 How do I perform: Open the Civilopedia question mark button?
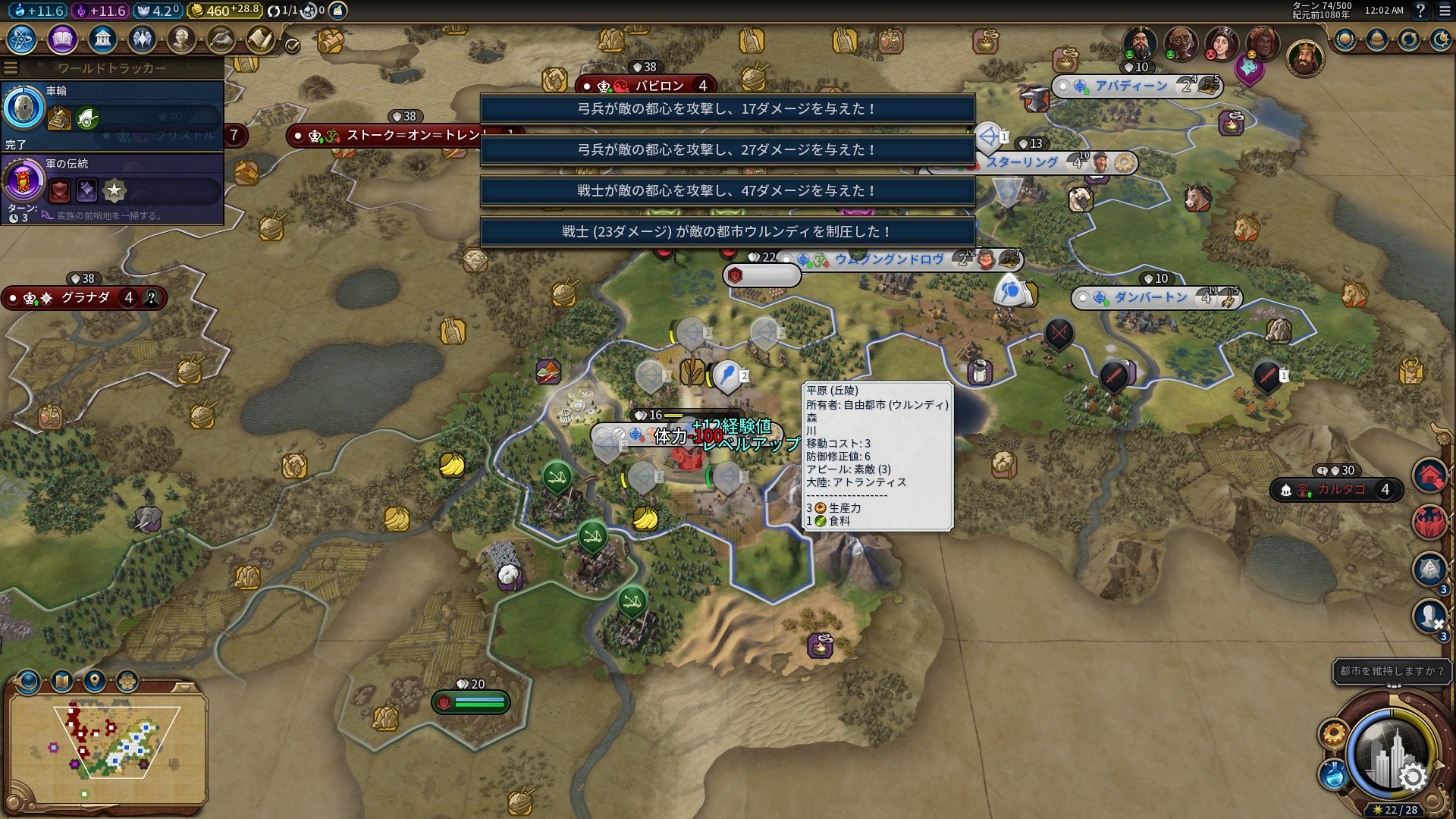pyautogui.click(x=1420, y=11)
